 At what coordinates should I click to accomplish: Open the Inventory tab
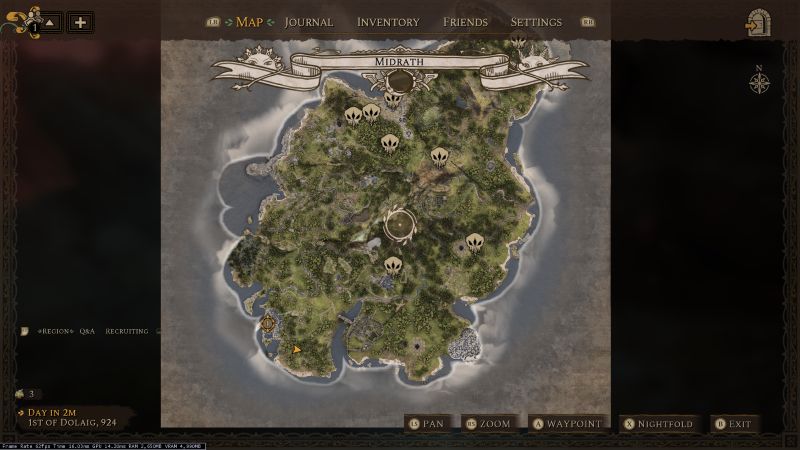388,22
